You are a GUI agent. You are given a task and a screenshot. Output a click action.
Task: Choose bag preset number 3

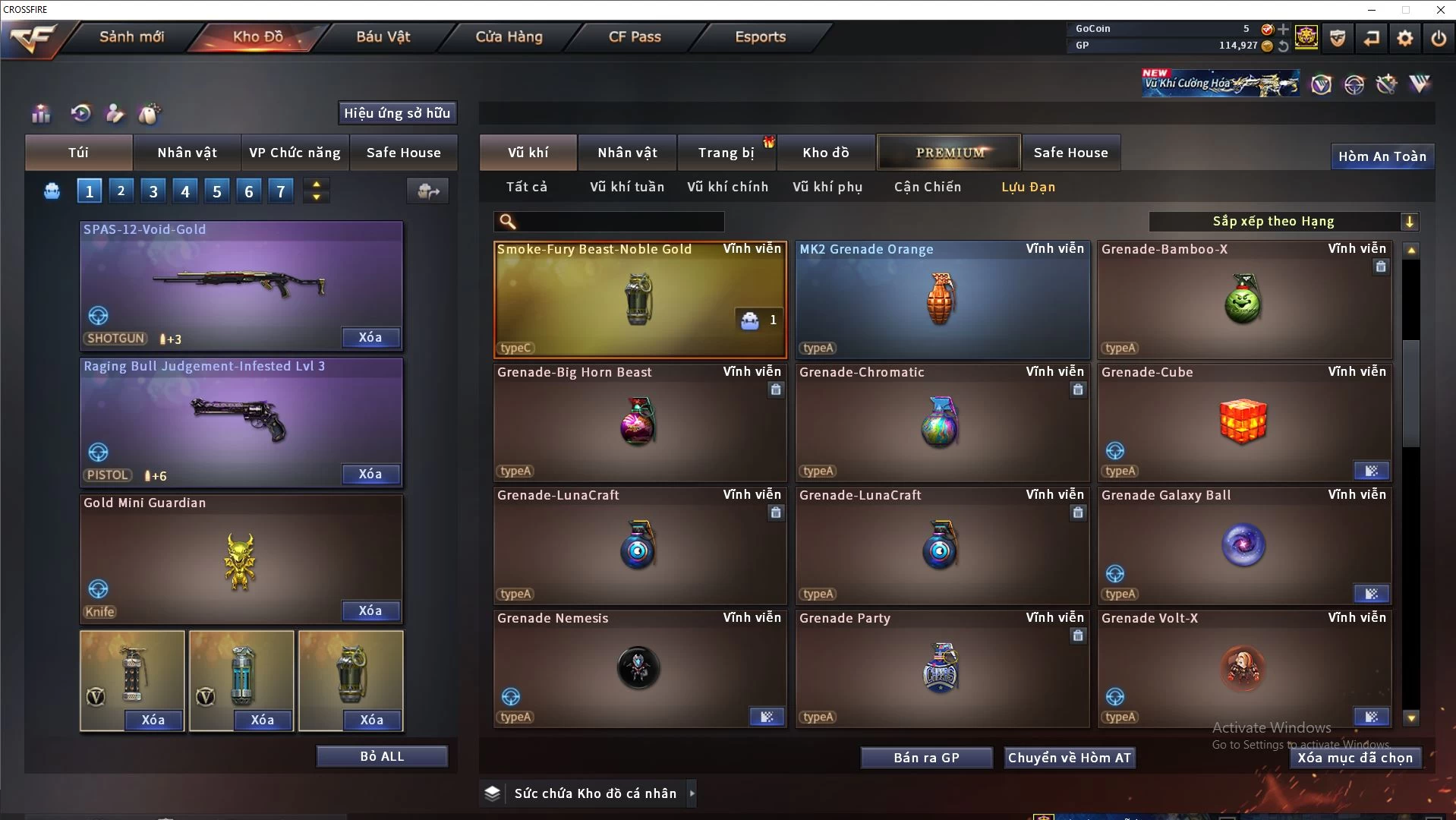tap(153, 191)
